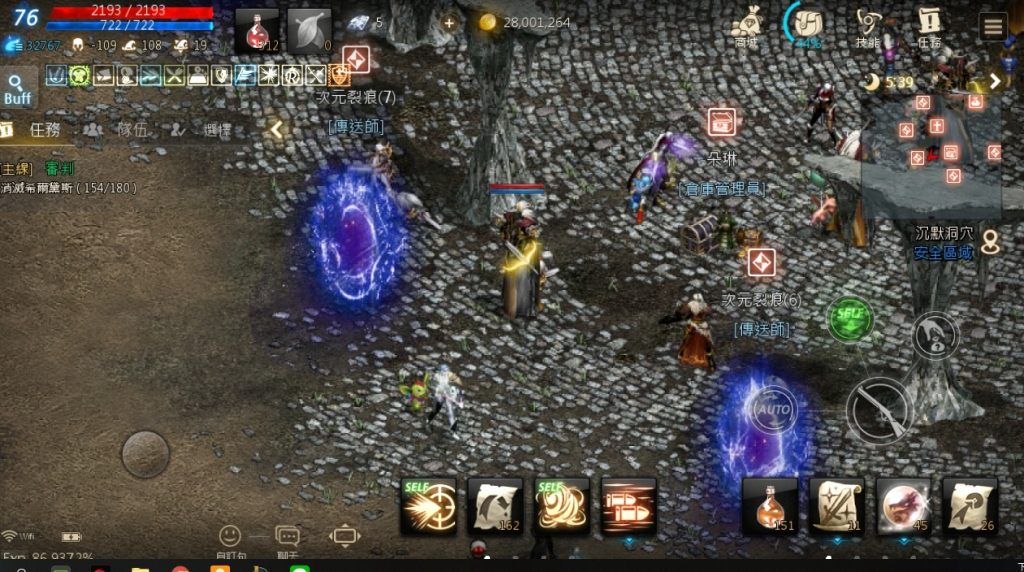Switch to the 隊伍 party tab
1024x572 pixels.
120,129
